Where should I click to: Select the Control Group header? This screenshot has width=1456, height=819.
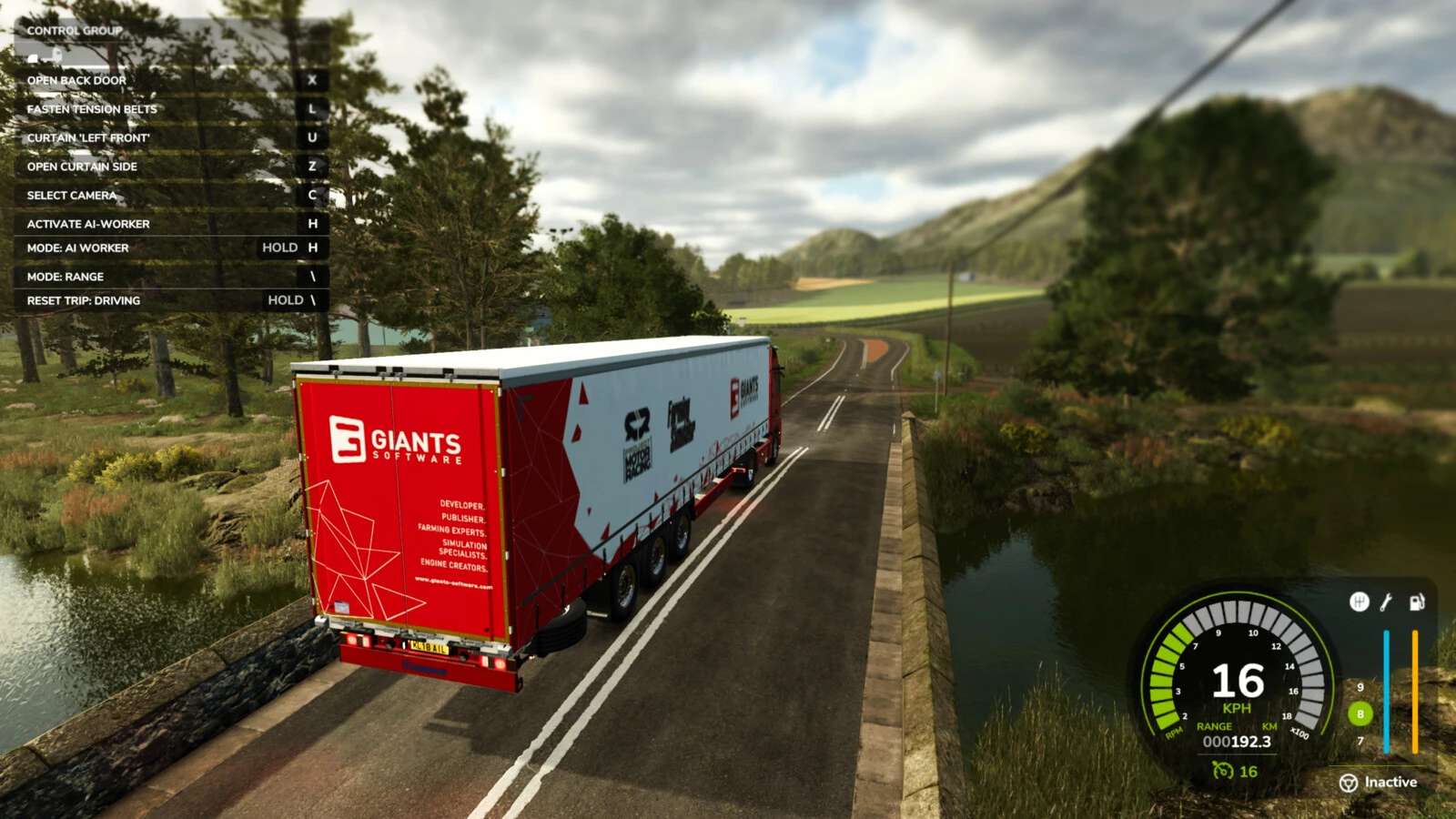pyautogui.click(x=73, y=30)
